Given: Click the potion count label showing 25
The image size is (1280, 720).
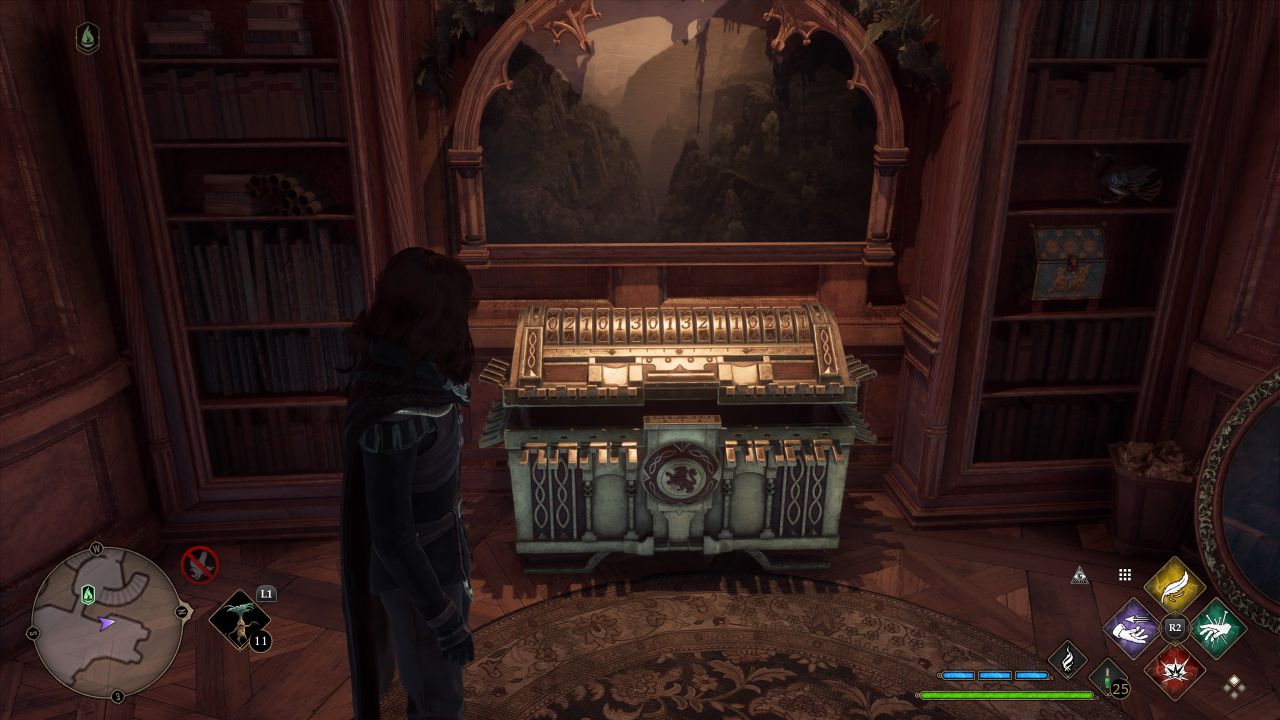Looking at the screenshot, I should [x=1119, y=689].
